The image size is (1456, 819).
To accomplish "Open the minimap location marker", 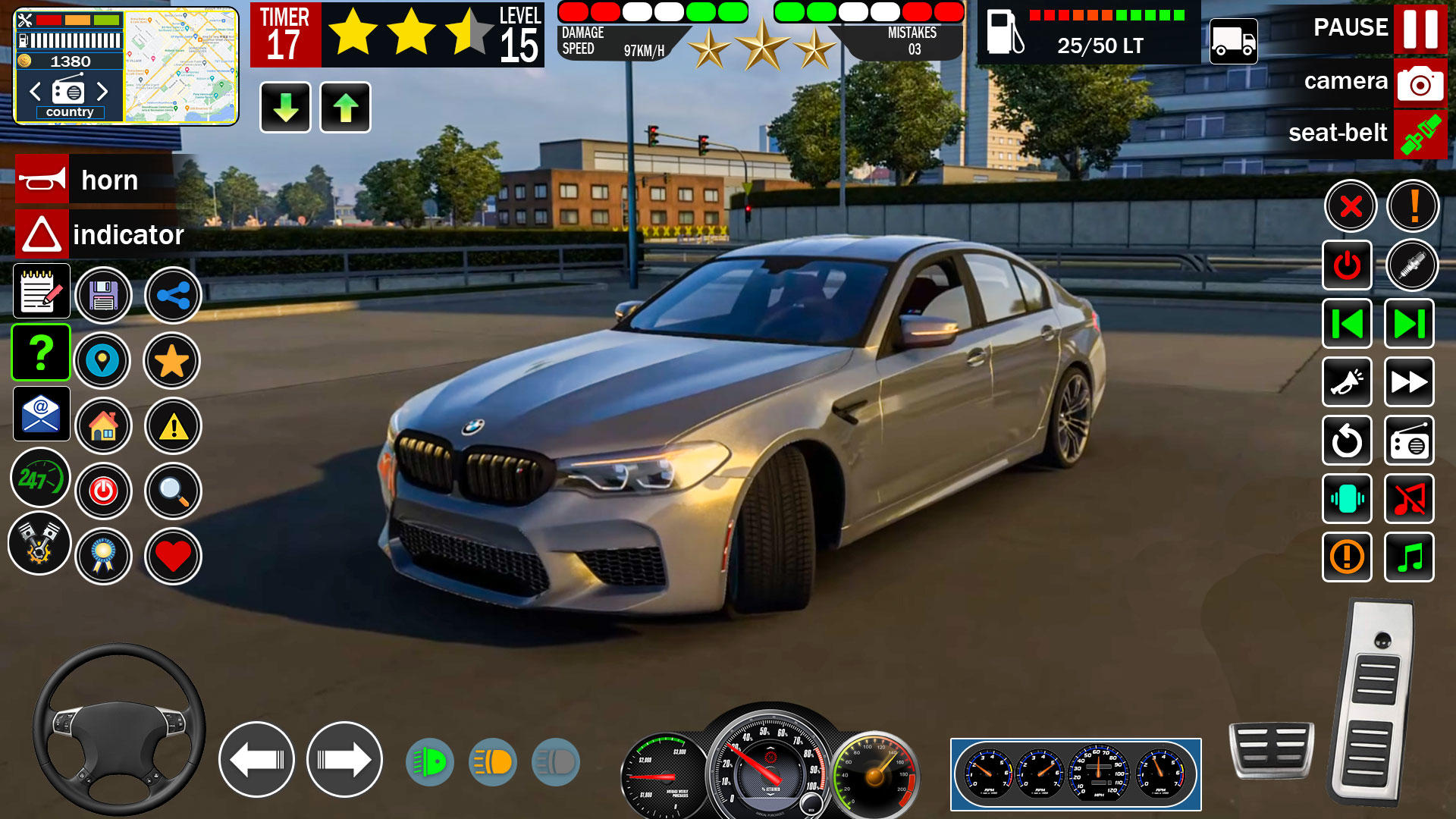I will tap(104, 361).
